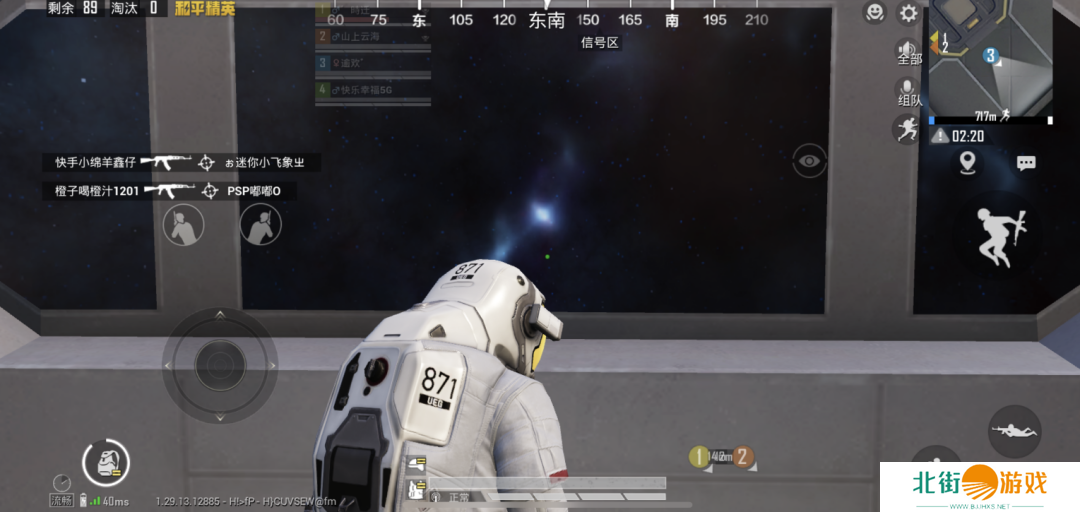Tap the left lean peek button
The height and width of the screenshot is (512, 1080).
[x=183, y=224]
